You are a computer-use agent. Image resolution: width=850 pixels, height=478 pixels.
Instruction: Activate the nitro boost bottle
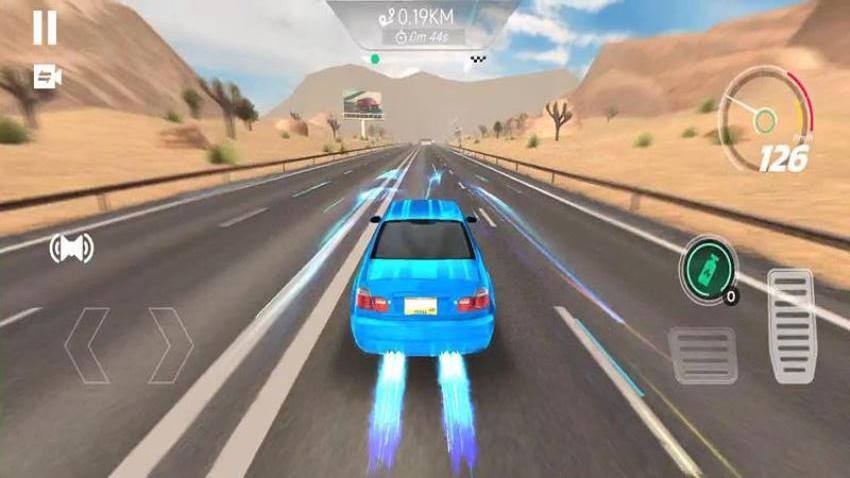[707, 270]
